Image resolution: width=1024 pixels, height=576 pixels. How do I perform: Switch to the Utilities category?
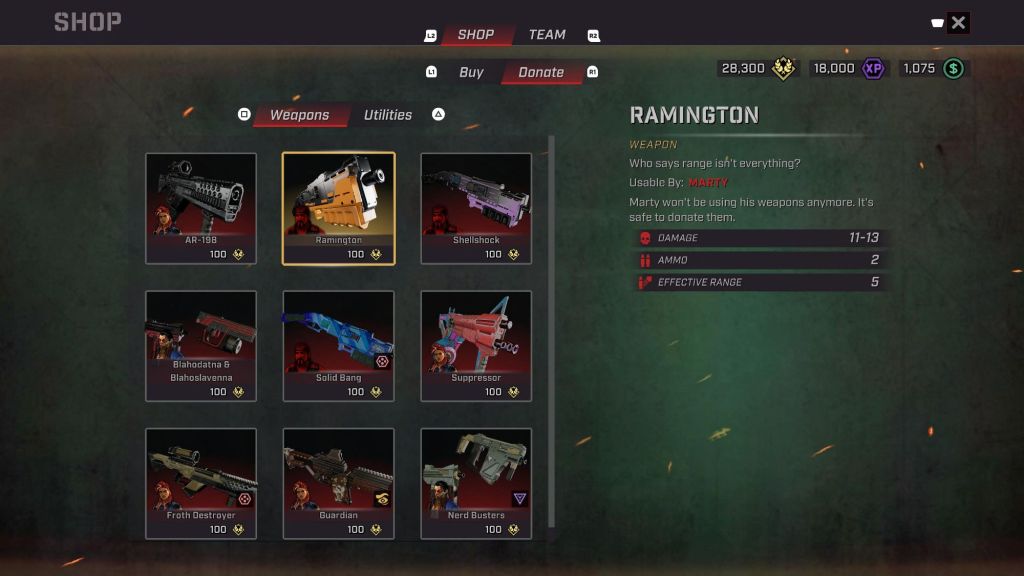pos(388,115)
